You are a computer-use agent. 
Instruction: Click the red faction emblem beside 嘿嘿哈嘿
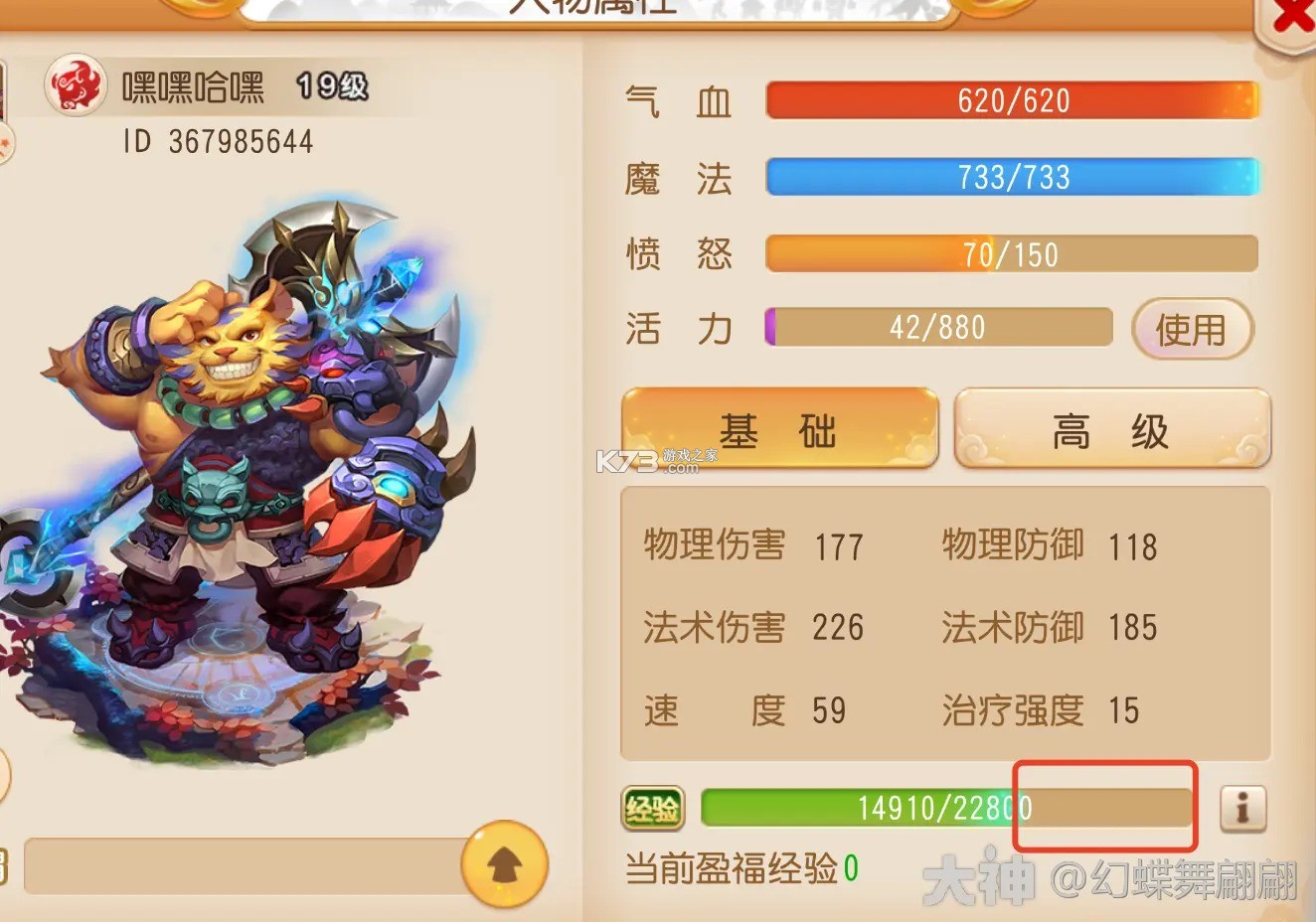pos(76,84)
